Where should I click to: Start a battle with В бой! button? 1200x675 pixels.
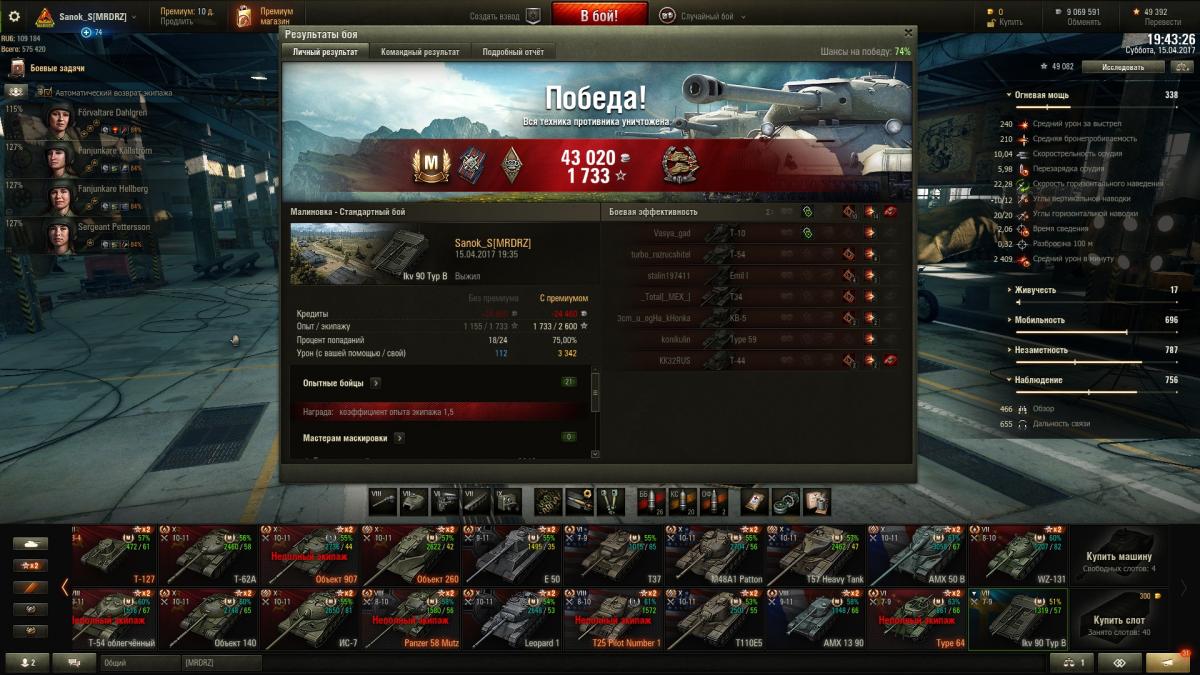click(x=599, y=16)
